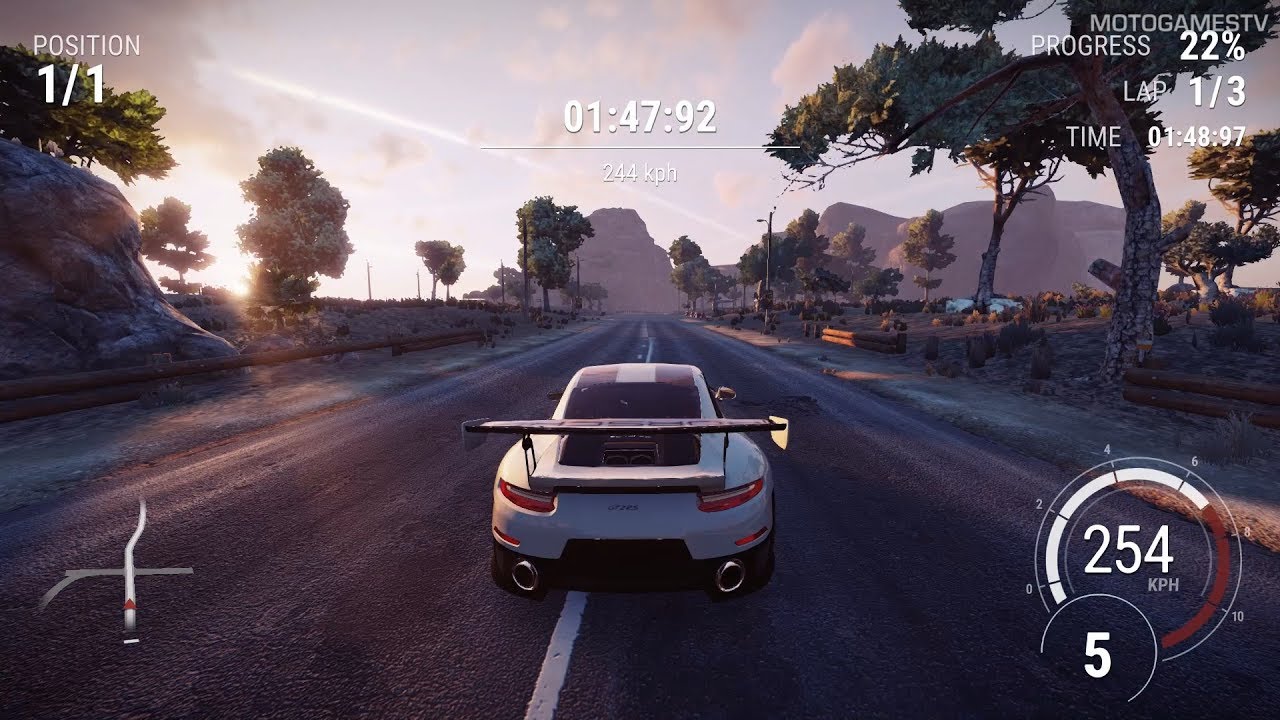Click the gear indicator showing 5
The height and width of the screenshot is (720, 1280).
point(1098,652)
